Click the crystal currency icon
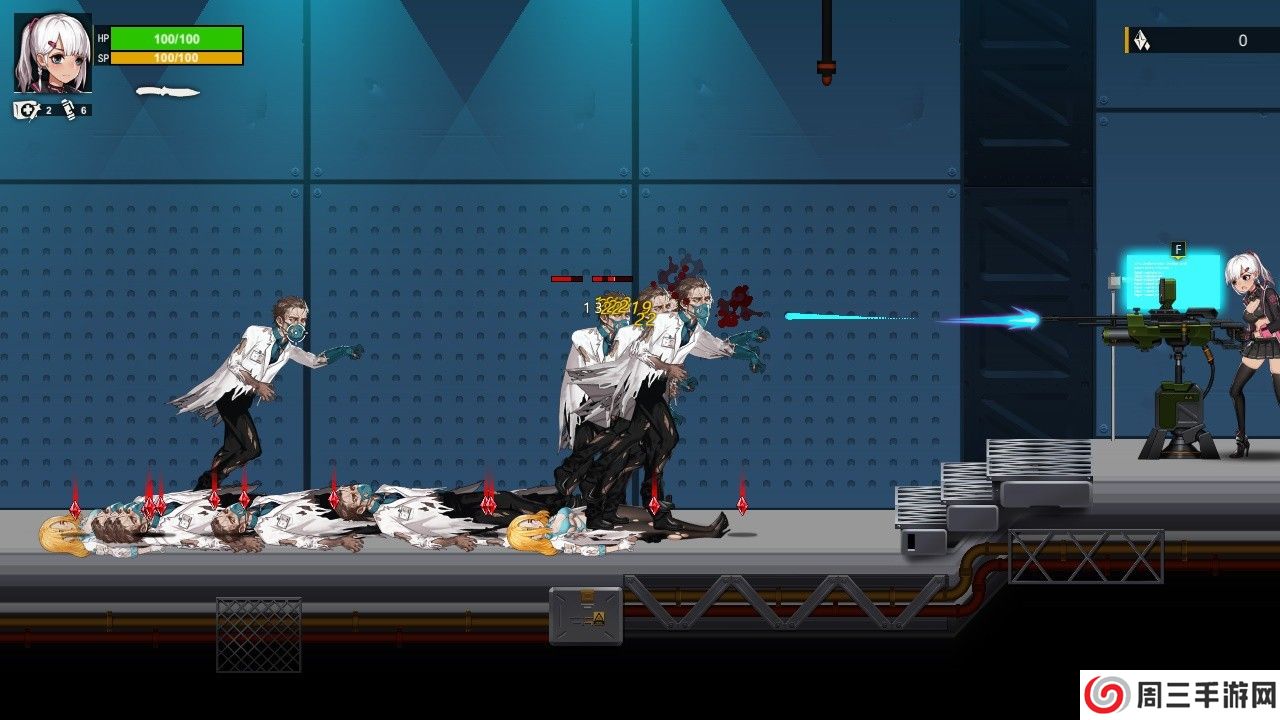 (1141, 40)
